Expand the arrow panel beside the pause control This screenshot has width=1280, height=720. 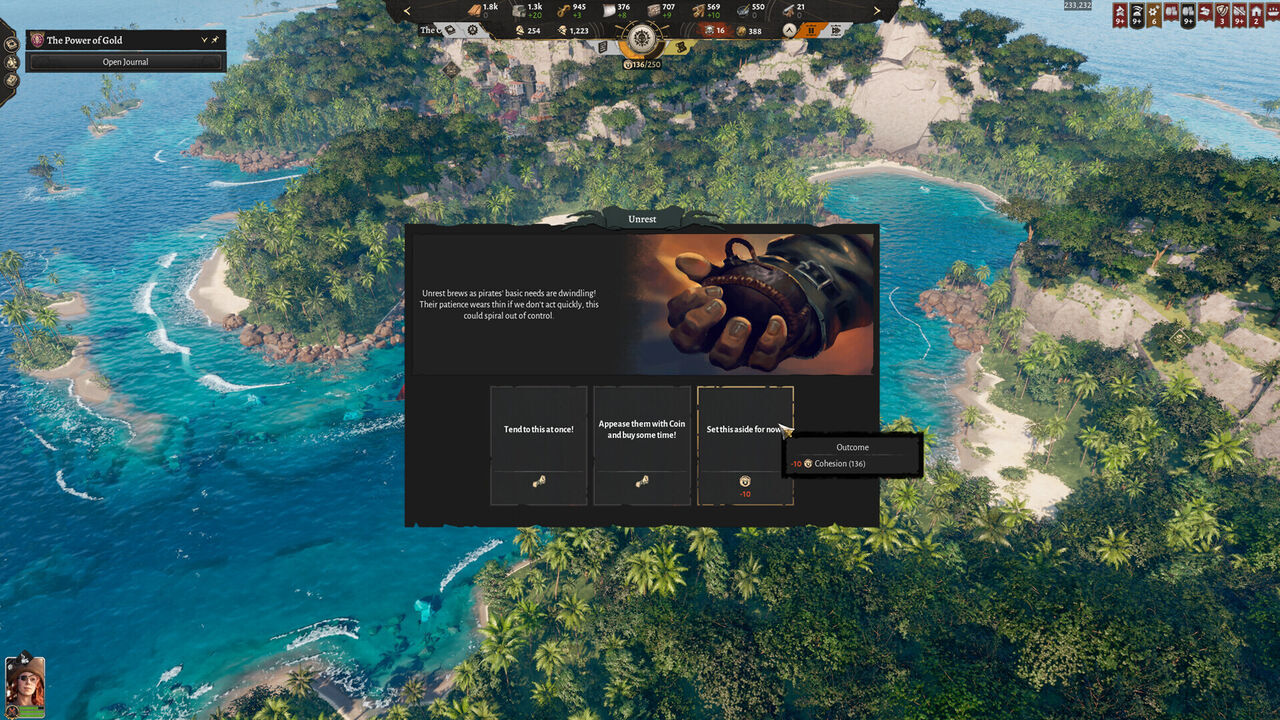pos(788,29)
